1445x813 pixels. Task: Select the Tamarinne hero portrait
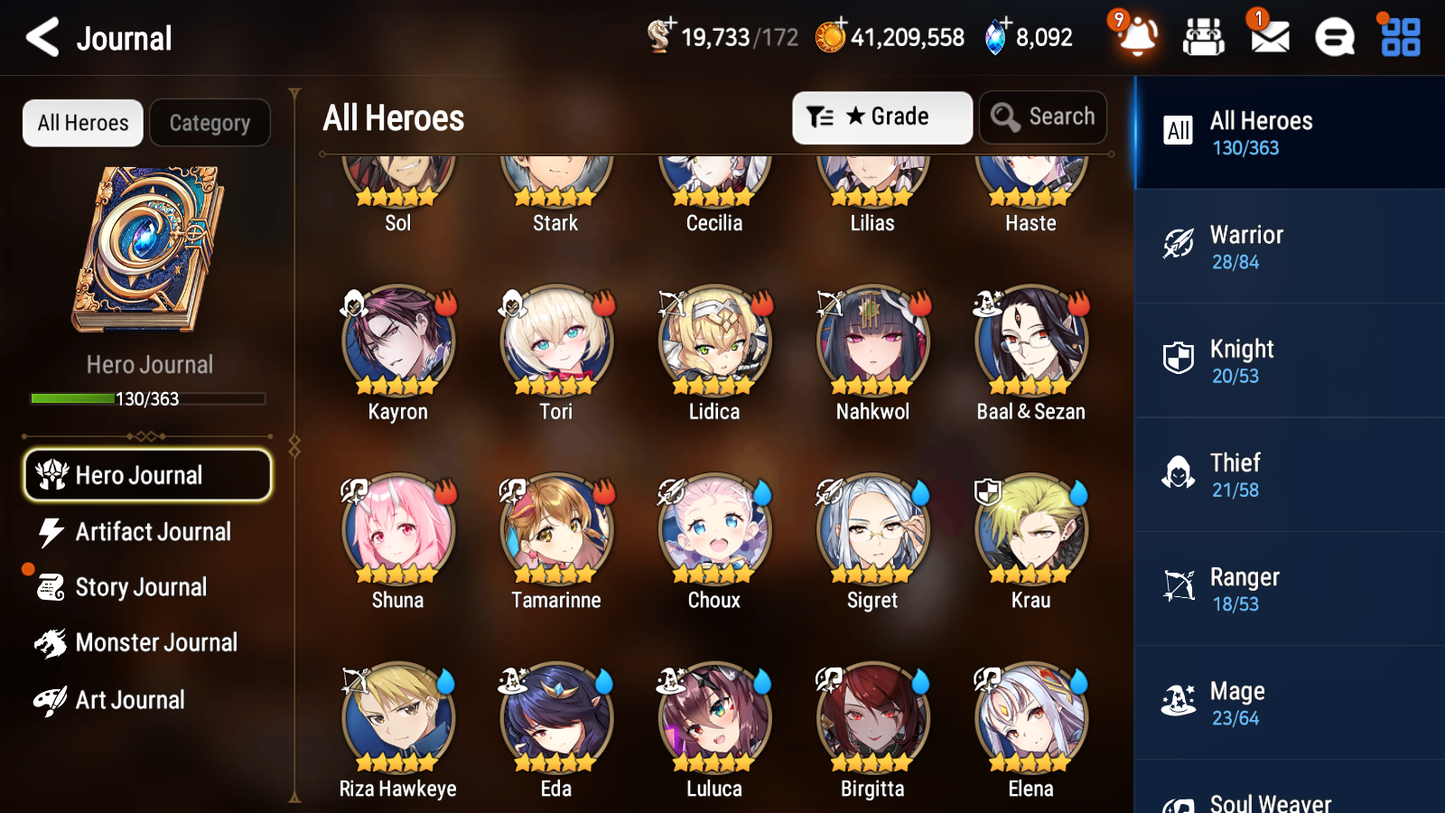(x=556, y=530)
